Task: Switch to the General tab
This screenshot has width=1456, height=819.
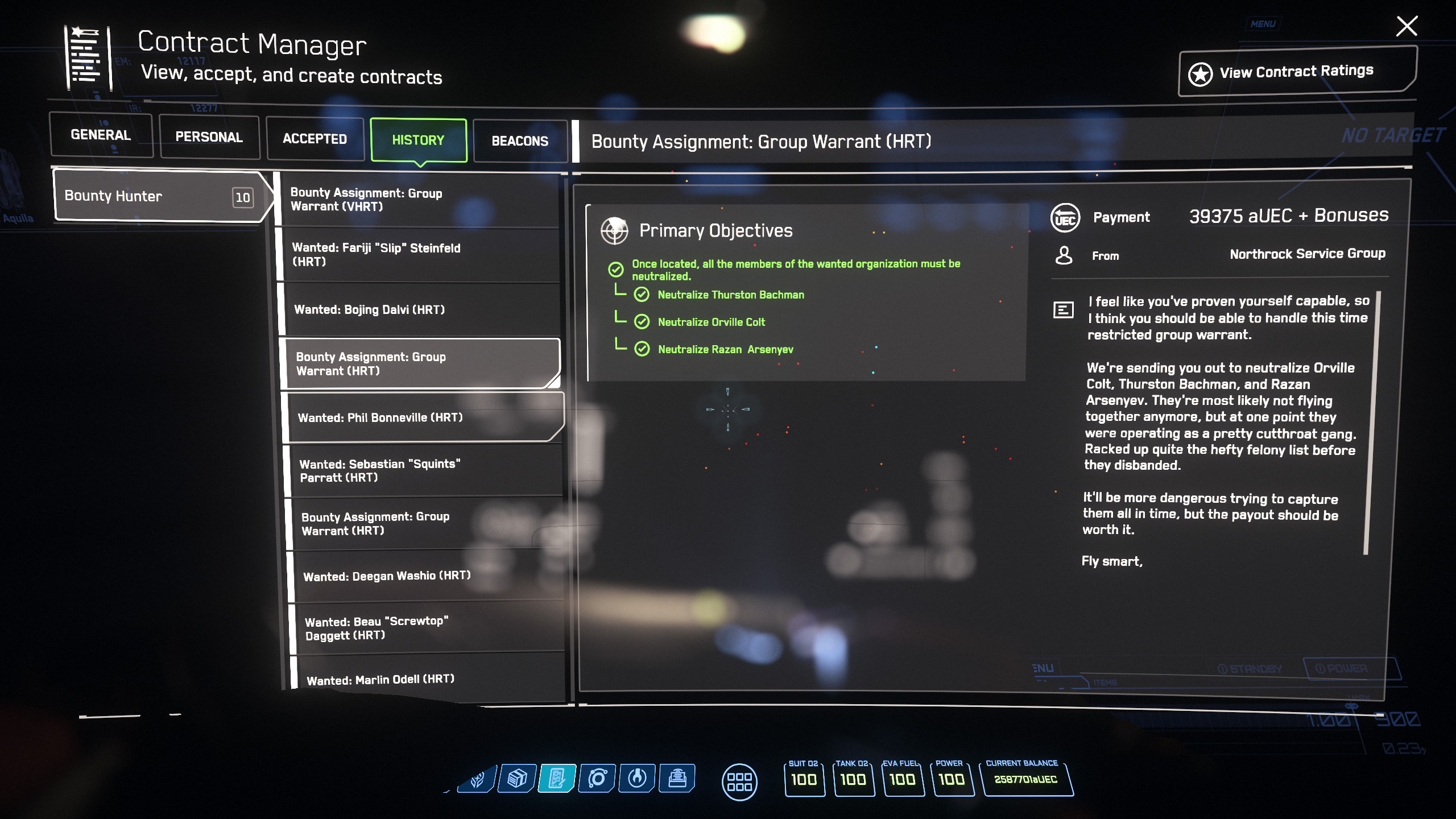Action: point(101,135)
